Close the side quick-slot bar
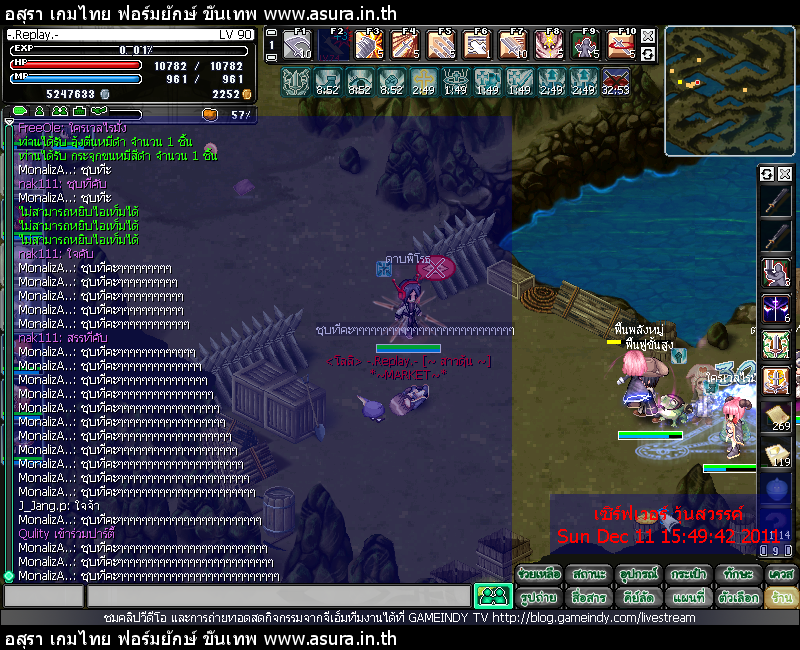The width and height of the screenshot is (800, 650). click(x=784, y=174)
